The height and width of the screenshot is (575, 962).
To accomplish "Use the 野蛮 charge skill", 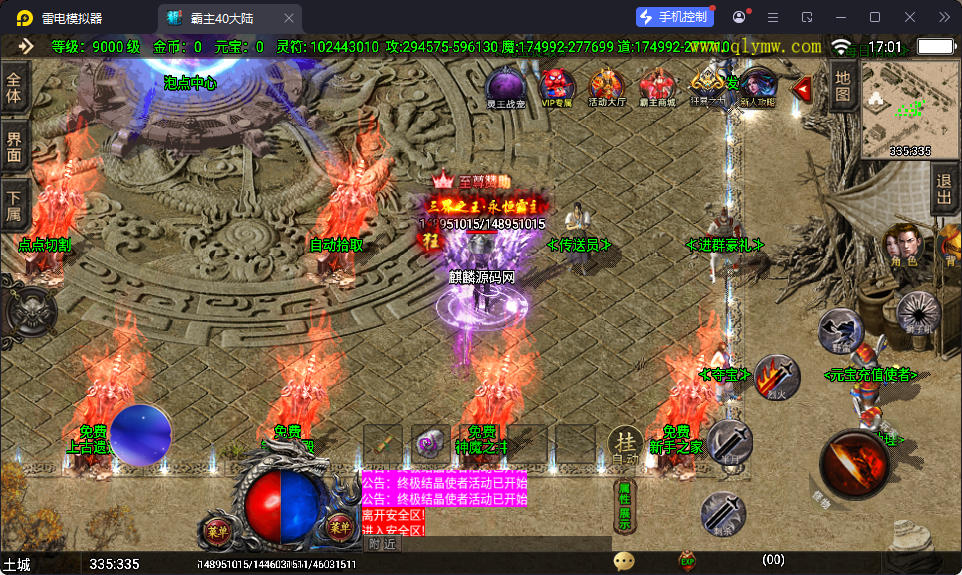I will [x=840, y=330].
